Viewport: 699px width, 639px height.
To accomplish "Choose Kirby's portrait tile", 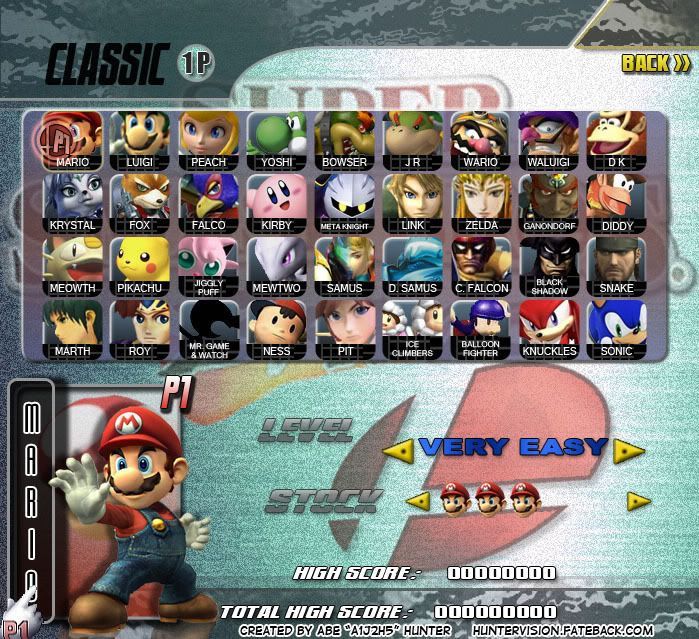I will pos(277,203).
